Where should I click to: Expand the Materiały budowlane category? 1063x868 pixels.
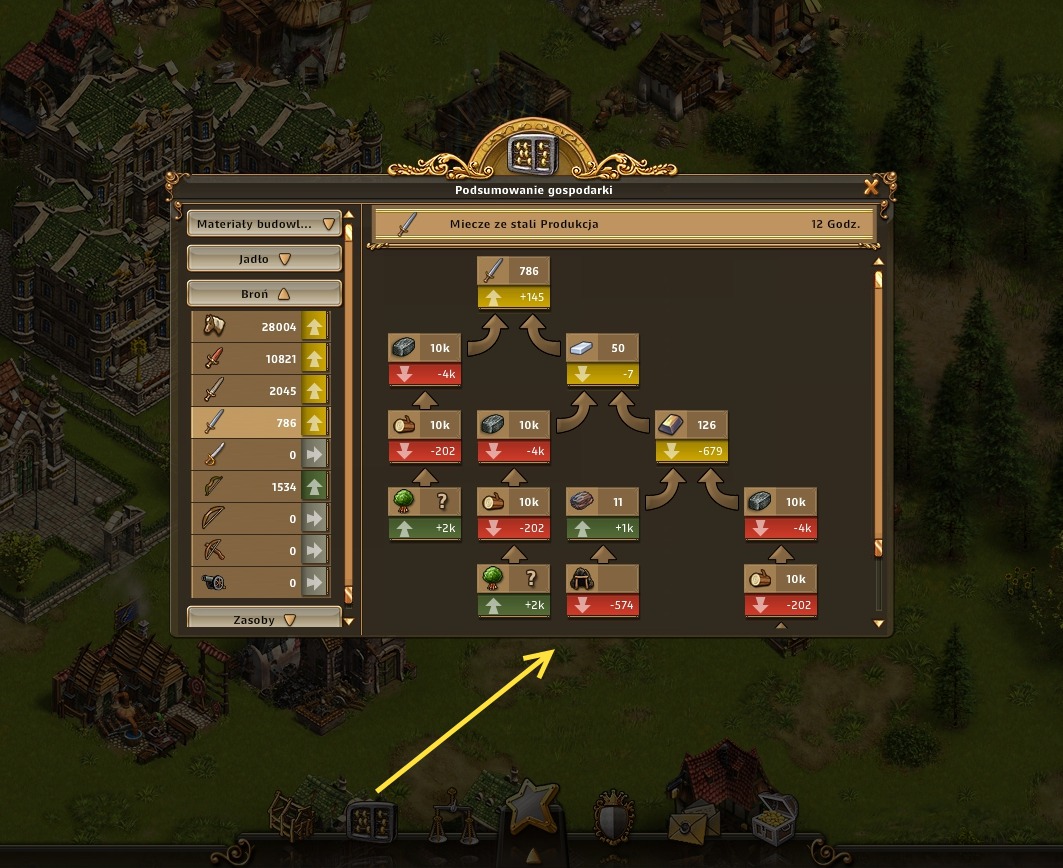[x=264, y=224]
